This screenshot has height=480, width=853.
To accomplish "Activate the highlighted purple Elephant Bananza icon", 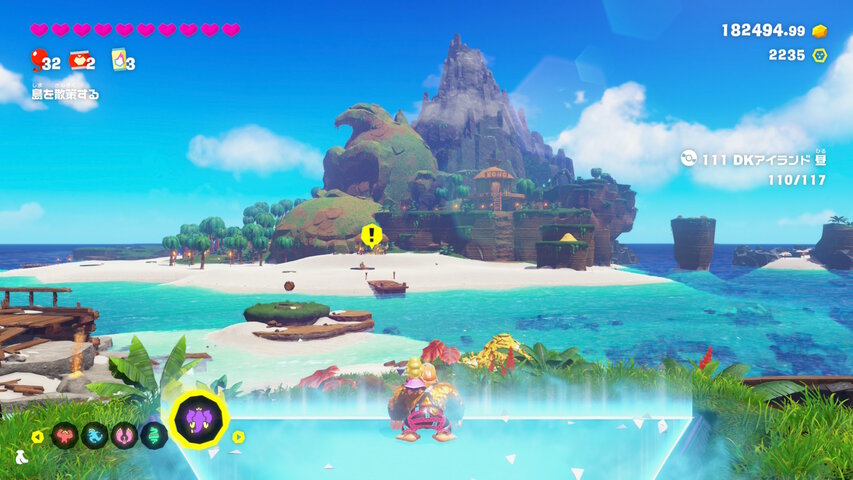I will coord(198,420).
